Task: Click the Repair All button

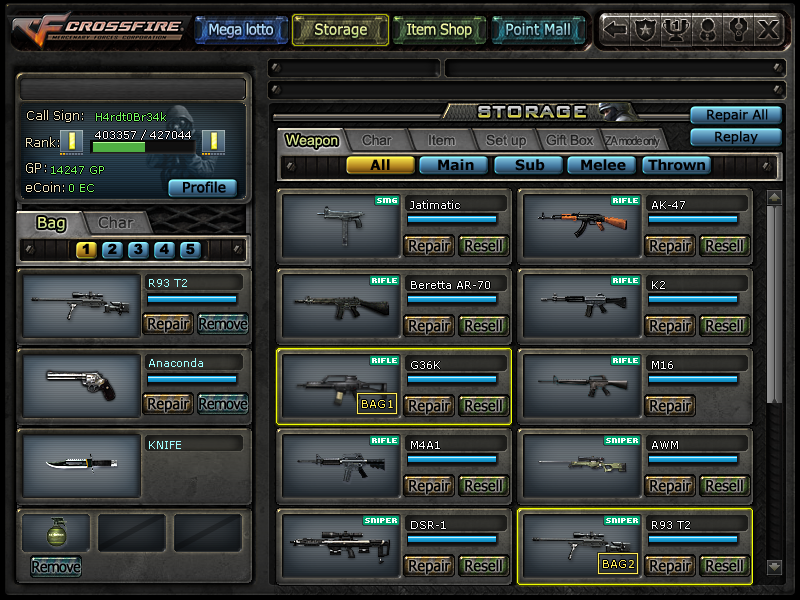Action: click(x=736, y=115)
